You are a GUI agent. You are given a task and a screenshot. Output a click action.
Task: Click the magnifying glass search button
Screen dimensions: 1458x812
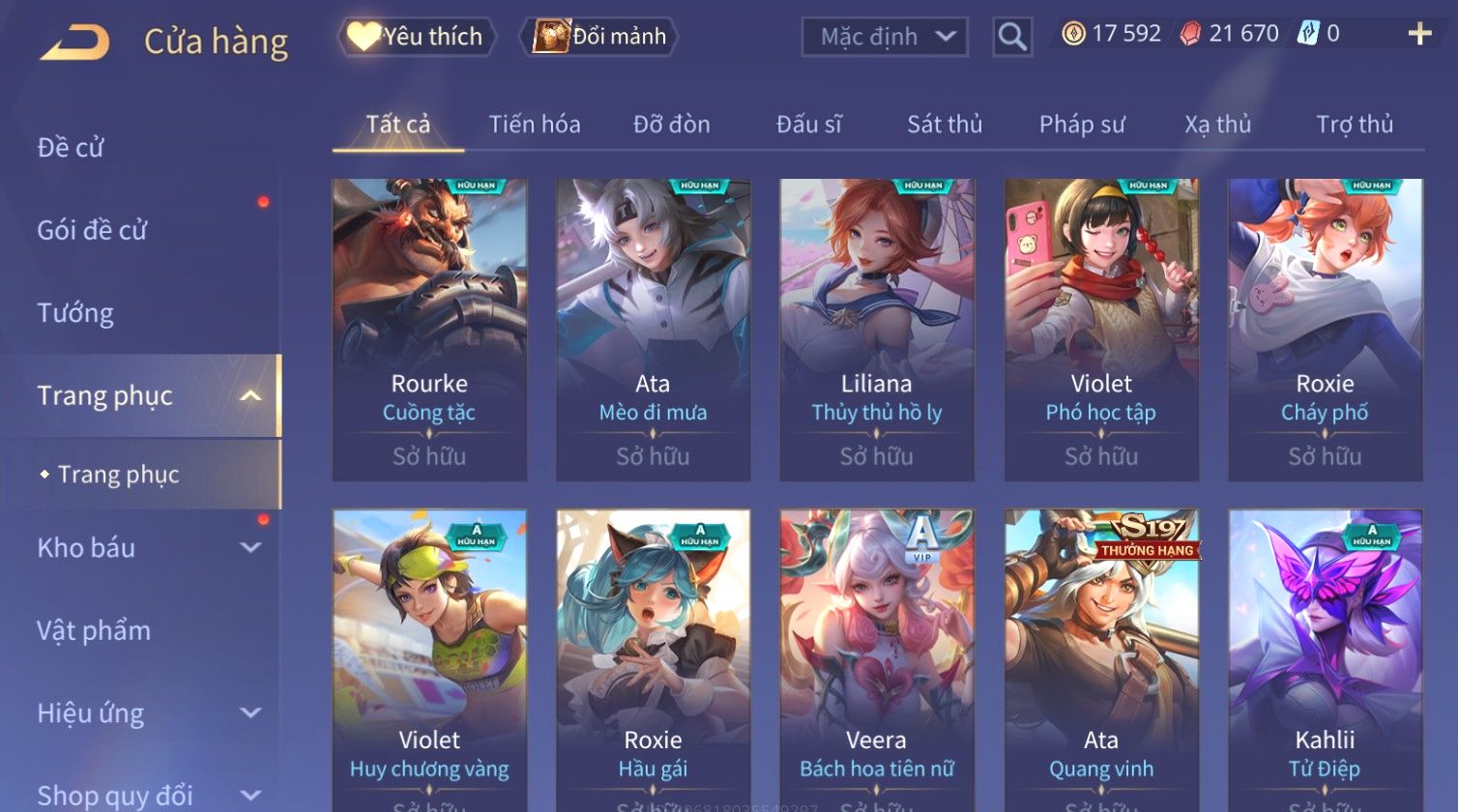[1012, 38]
